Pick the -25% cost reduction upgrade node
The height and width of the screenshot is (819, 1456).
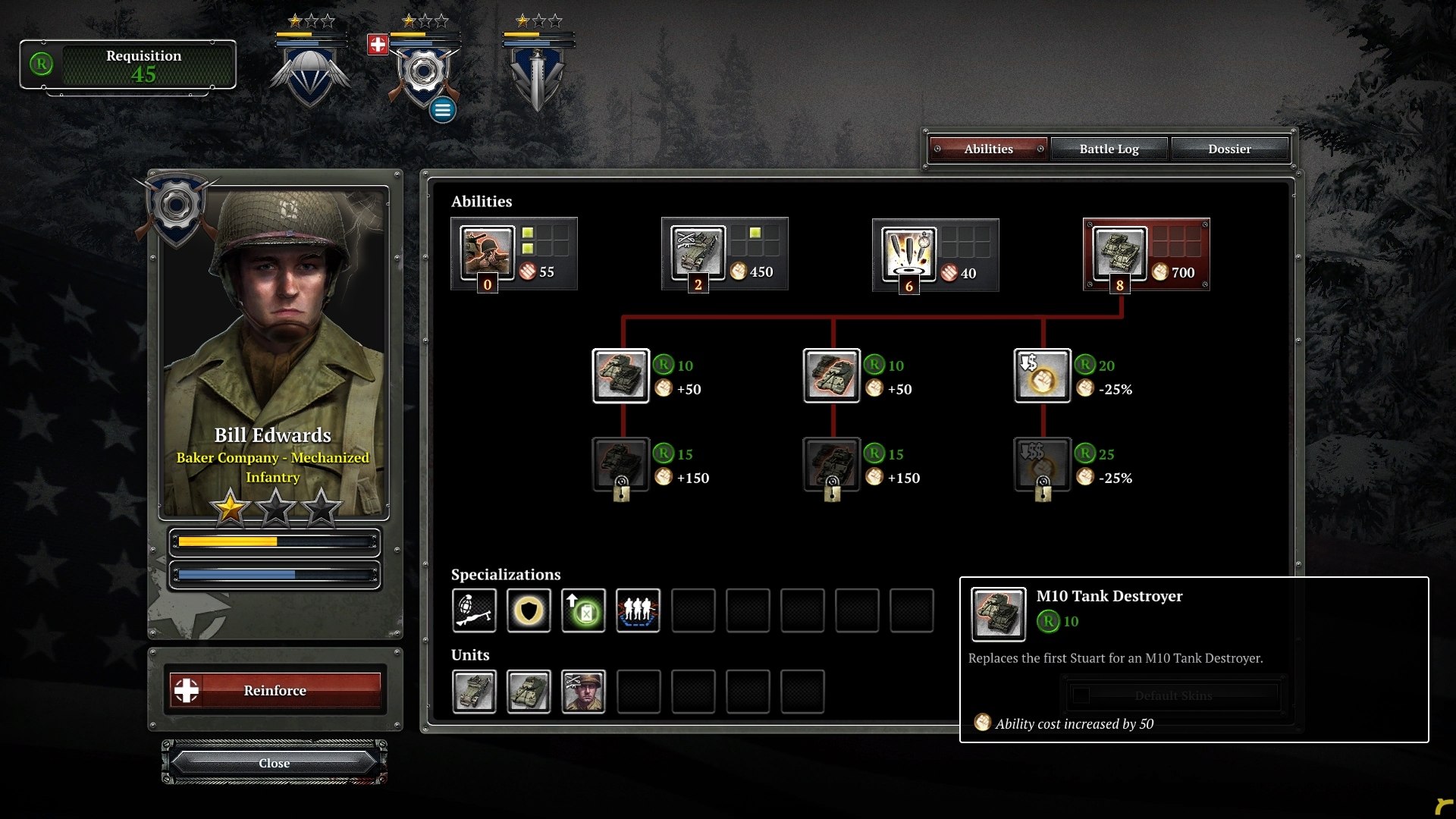tap(1043, 375)
